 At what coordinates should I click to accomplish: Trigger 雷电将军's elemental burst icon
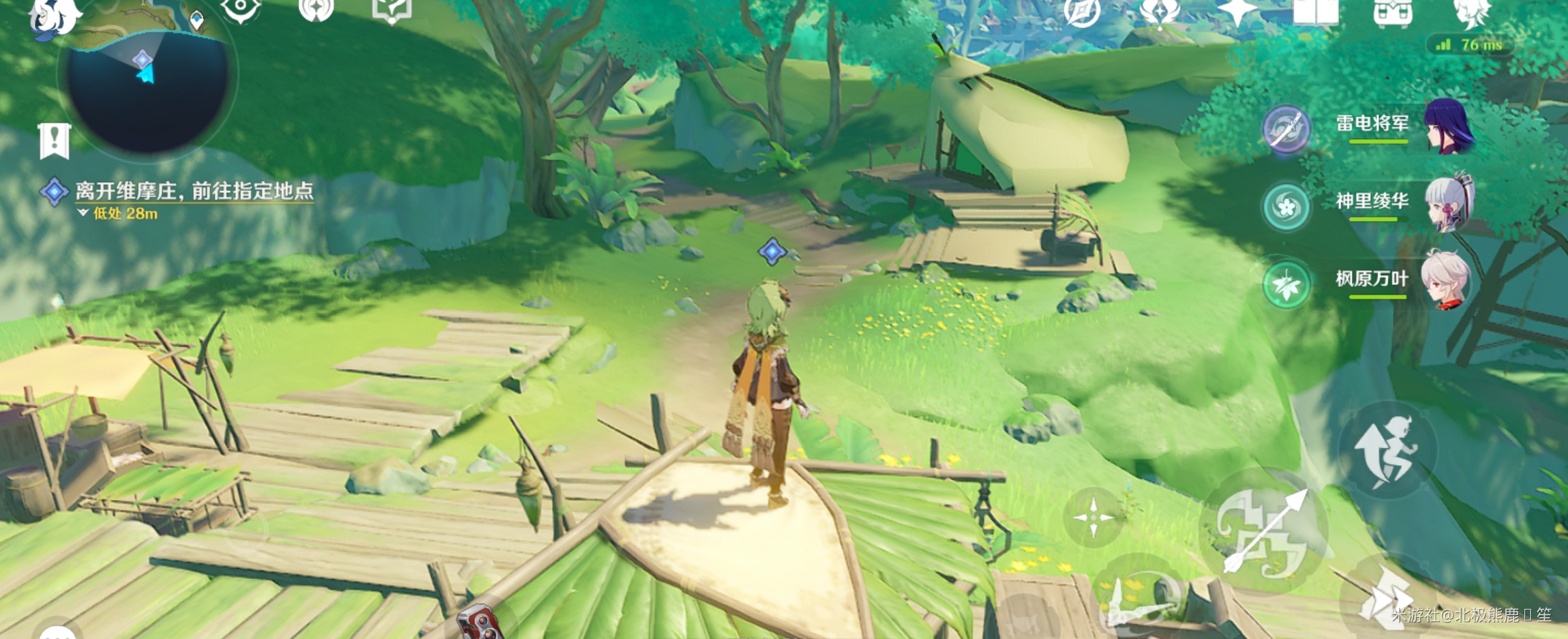tap(1286, 129)
